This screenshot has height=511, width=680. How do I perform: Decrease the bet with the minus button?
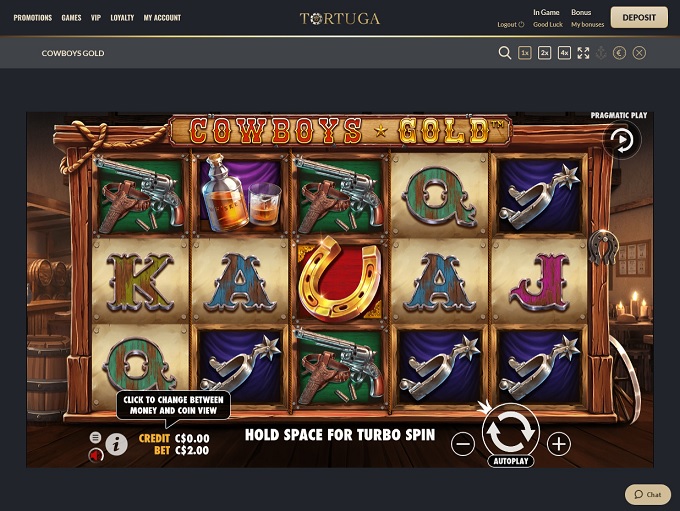[463, 444]
